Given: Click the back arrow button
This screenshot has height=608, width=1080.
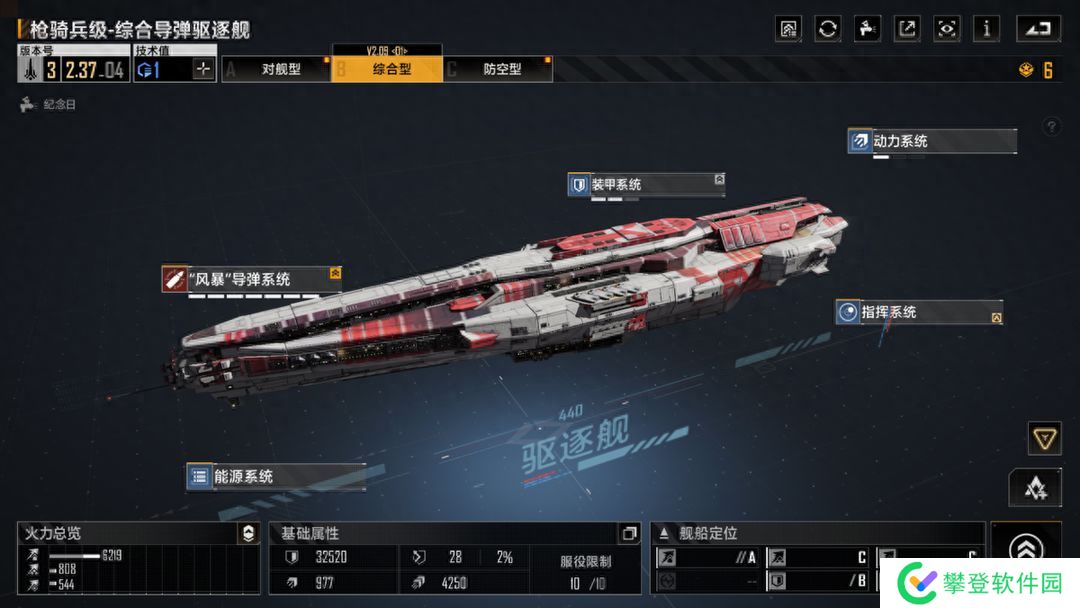Looking at the screenshot, I should point(1038,28).
